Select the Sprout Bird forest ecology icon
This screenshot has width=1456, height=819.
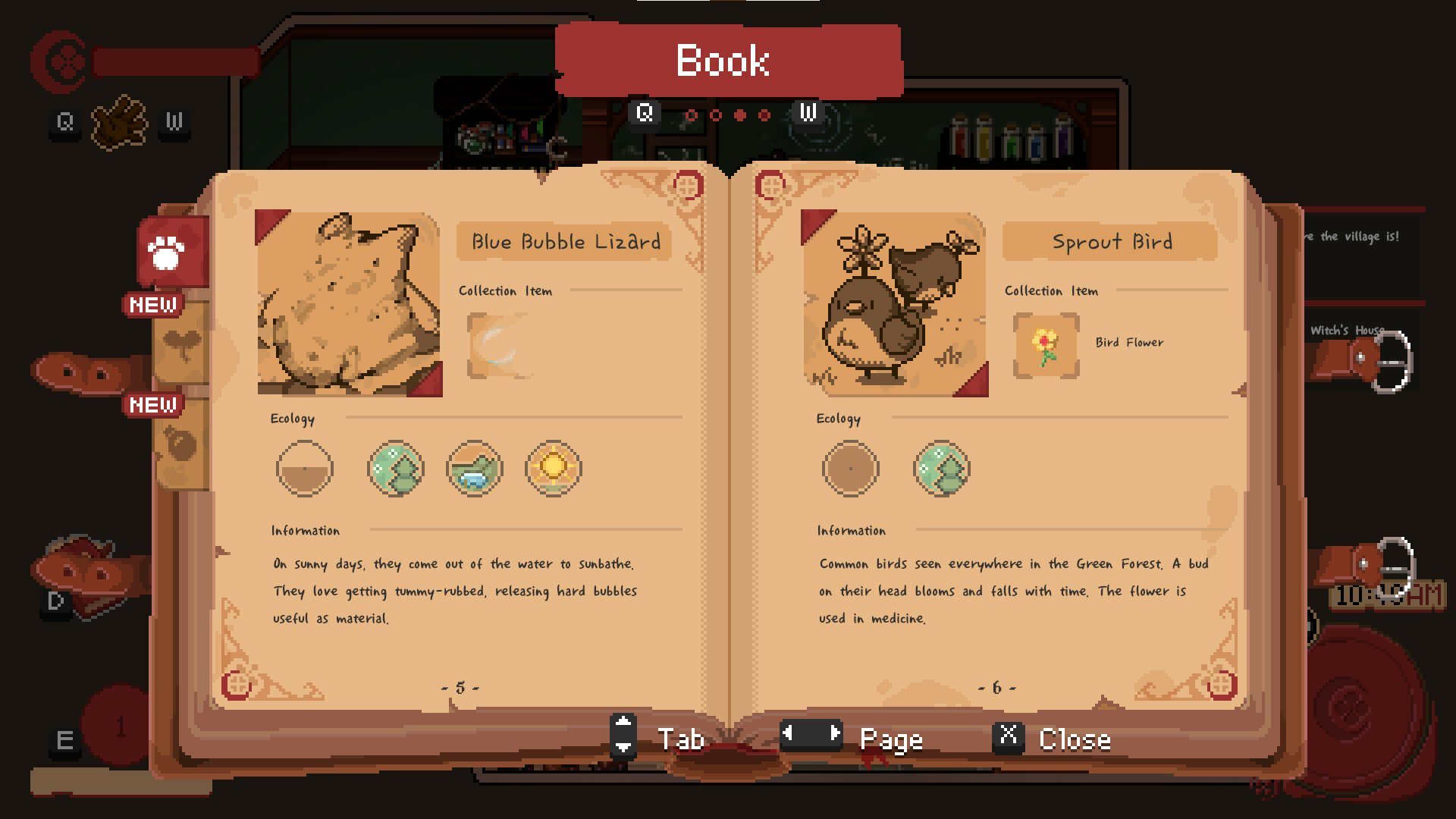[942, 469]
